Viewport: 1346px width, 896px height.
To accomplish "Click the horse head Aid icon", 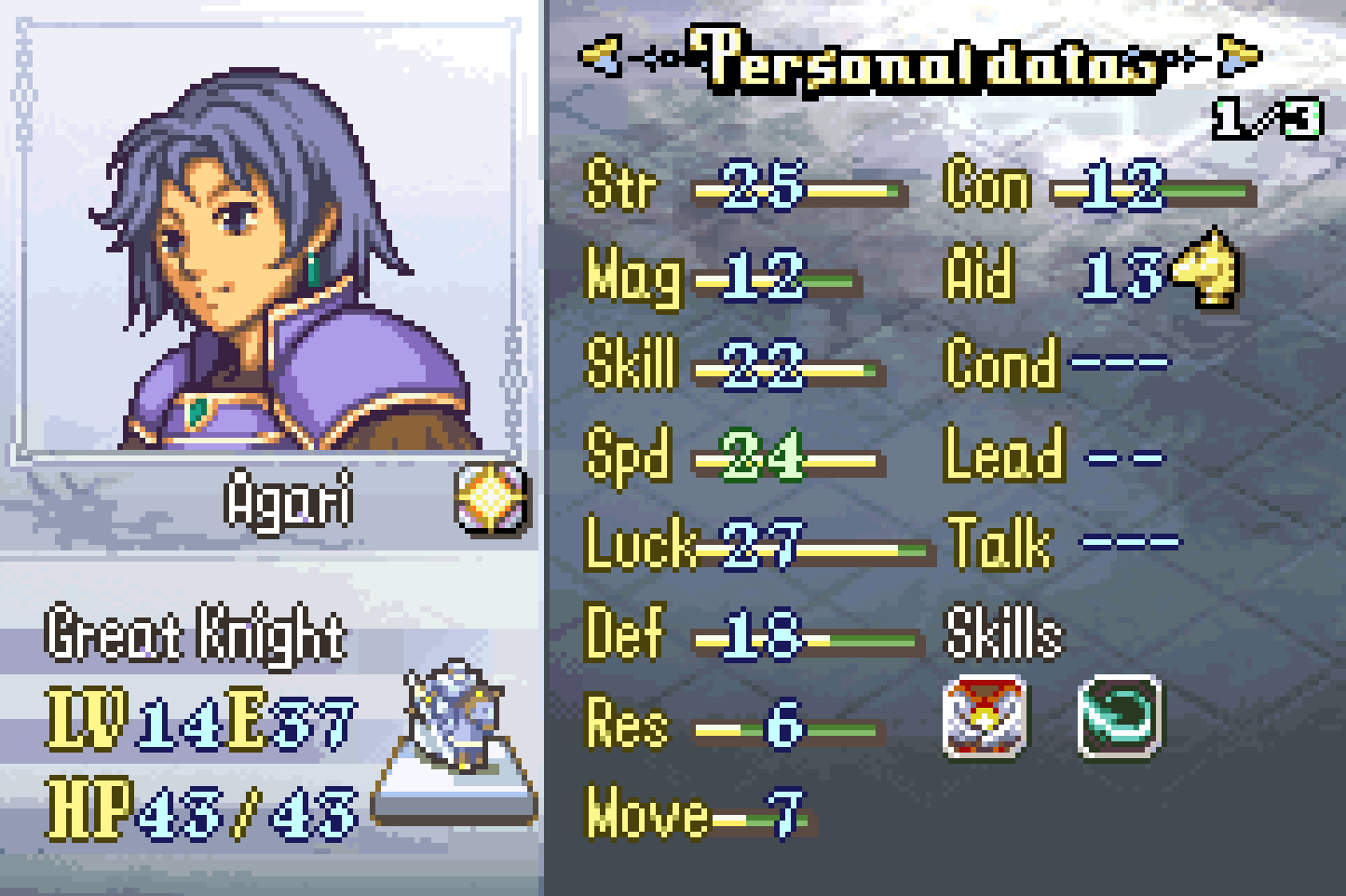I will [x=1206, y=268].
